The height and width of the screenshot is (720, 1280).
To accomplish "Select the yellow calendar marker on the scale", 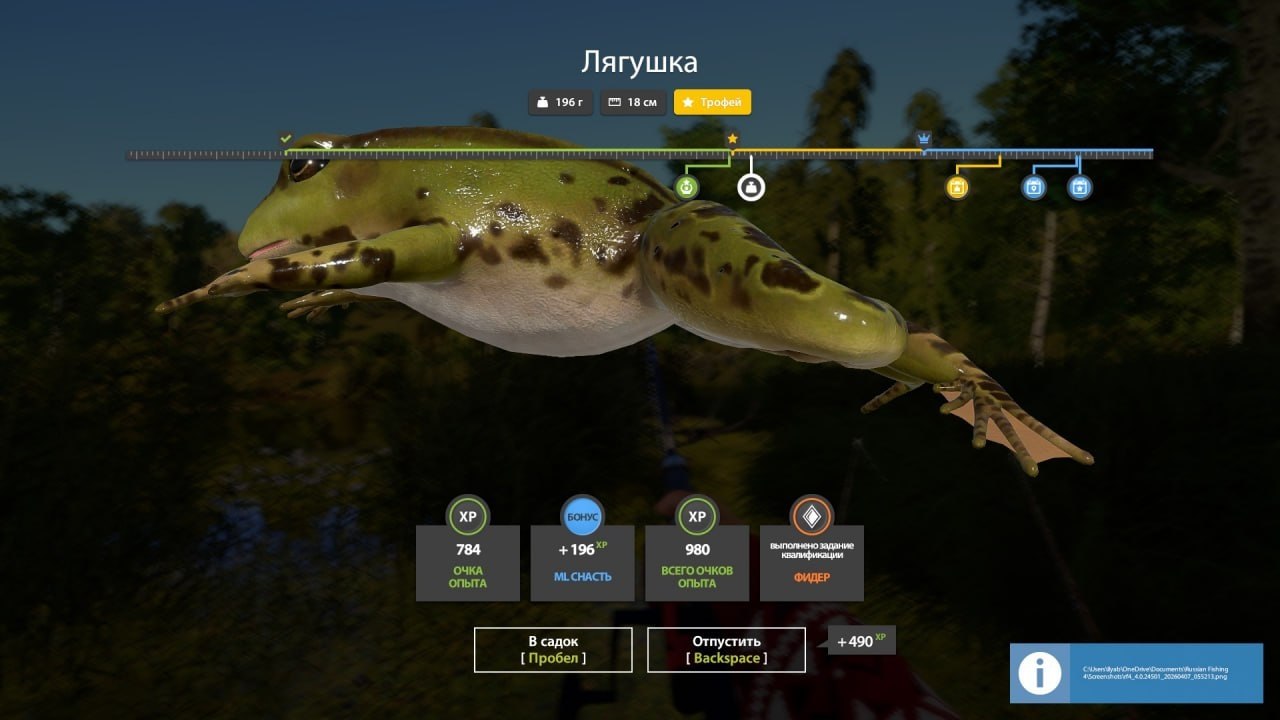I will 957,187.
